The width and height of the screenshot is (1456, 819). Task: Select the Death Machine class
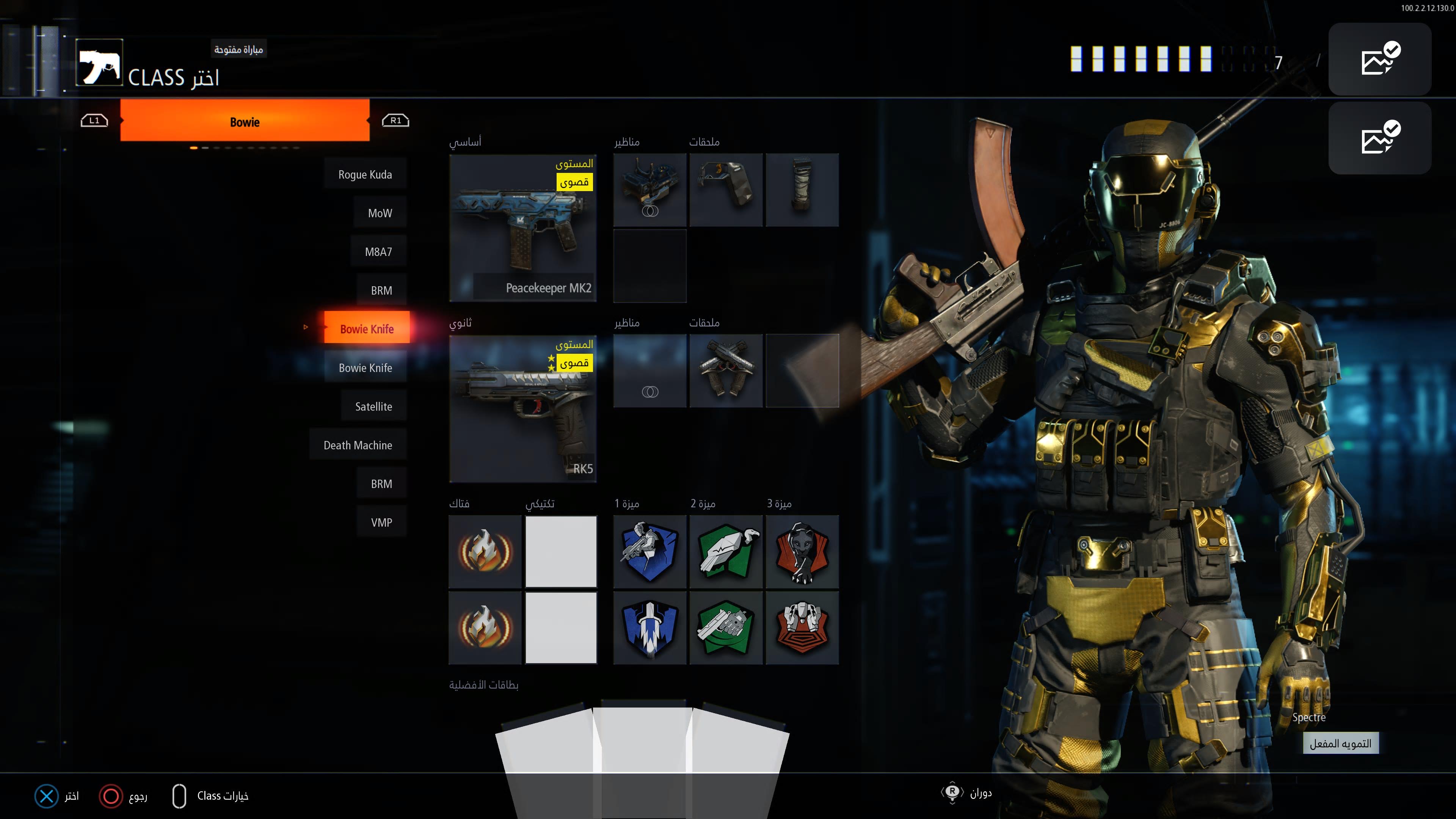pos(358,445)
